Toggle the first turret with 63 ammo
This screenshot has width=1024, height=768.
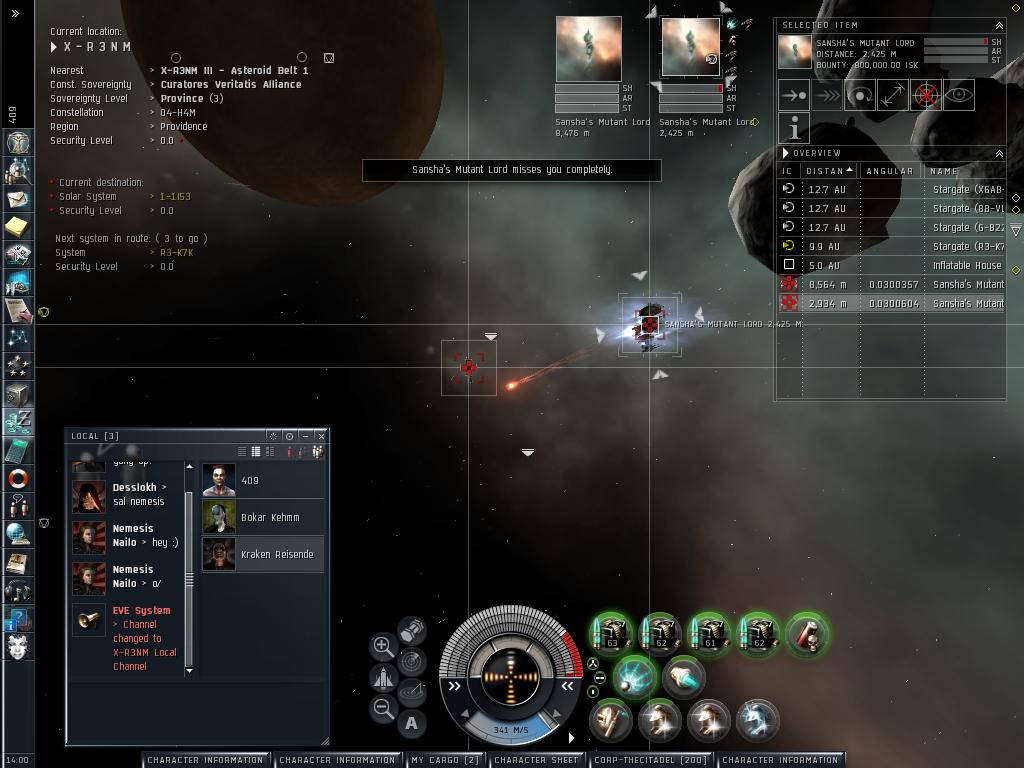(x=612, y=634)
